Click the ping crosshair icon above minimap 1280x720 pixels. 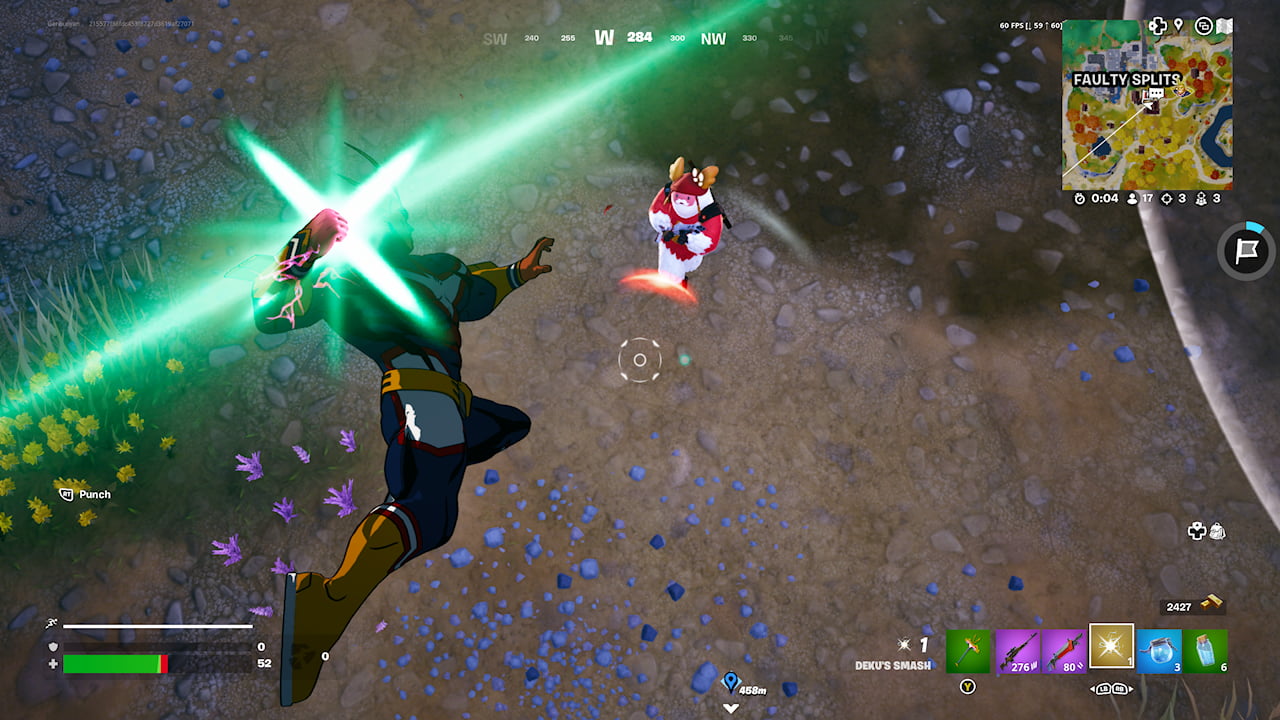click(x=1157, y=25)
